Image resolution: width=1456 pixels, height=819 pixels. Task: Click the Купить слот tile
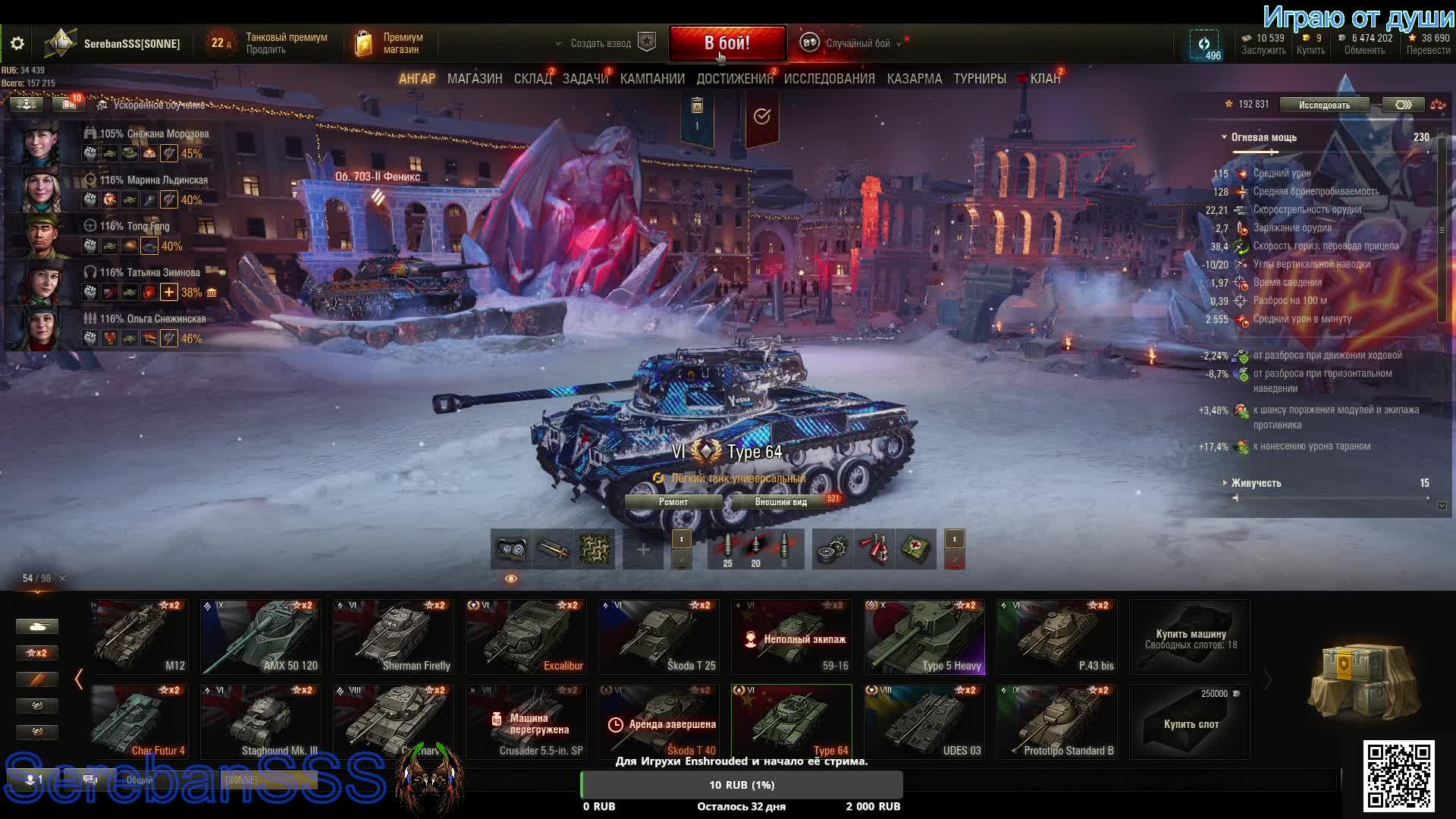pyautogui.click(x=1190, y=722)
